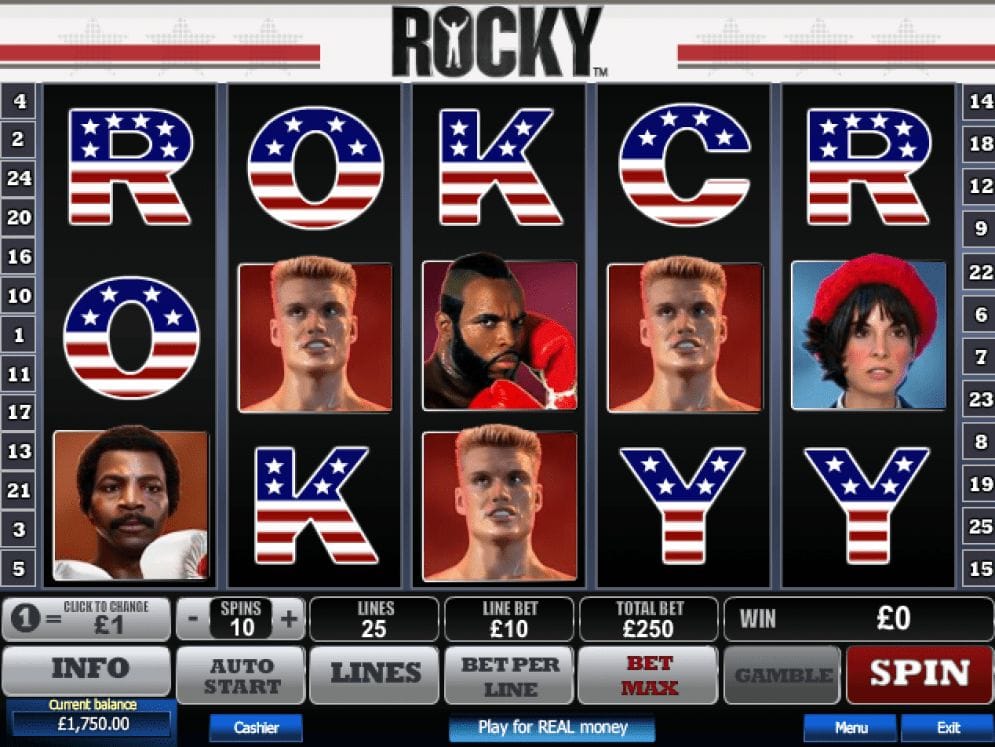Select payline number 4 marker

[x=18, y=101]
